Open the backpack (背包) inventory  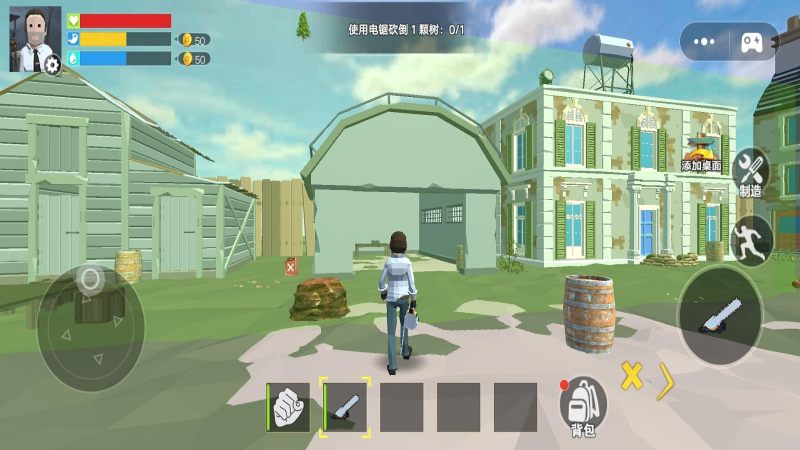[x=582, y=406]
